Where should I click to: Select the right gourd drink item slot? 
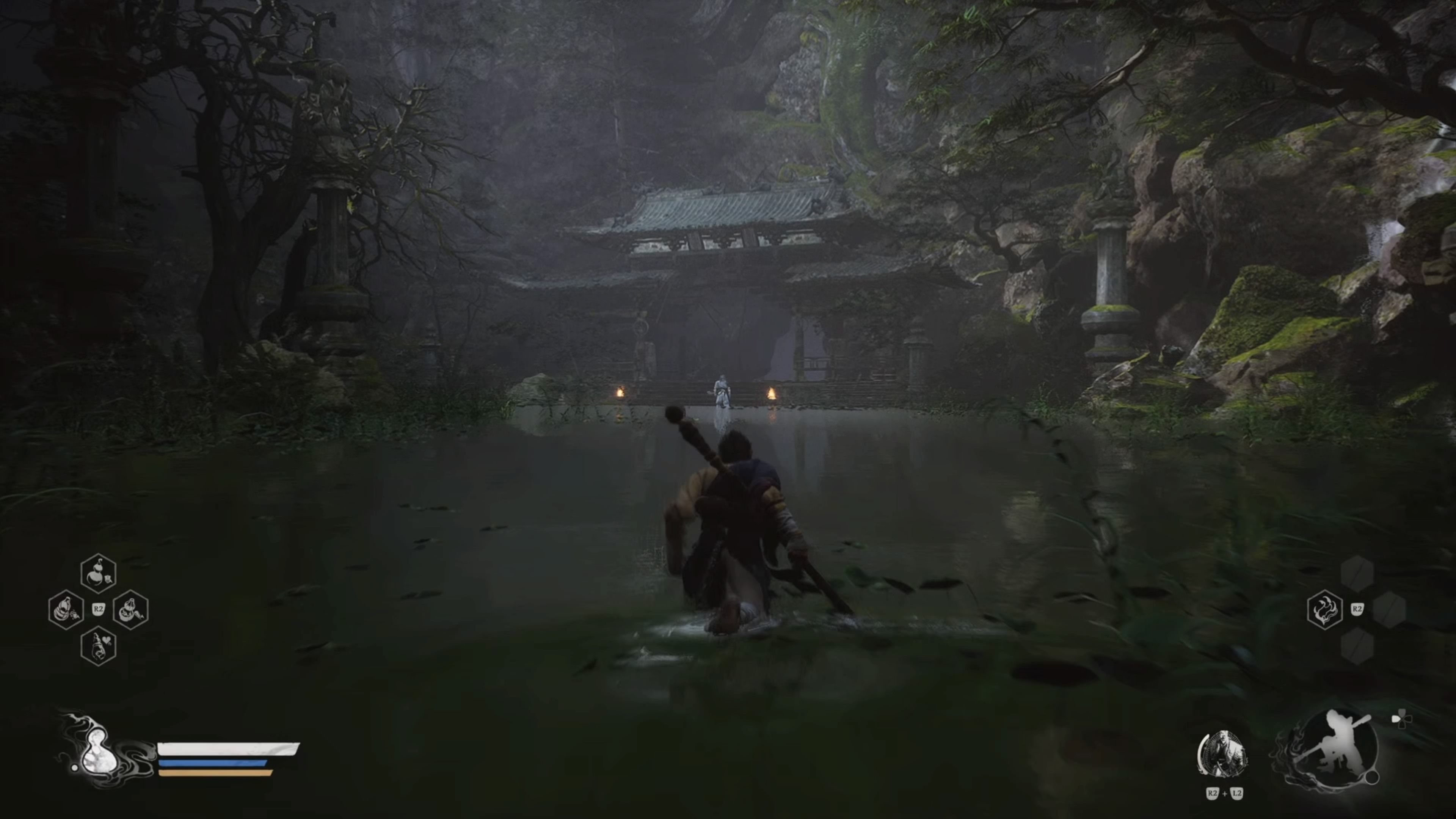coord(130,610)
